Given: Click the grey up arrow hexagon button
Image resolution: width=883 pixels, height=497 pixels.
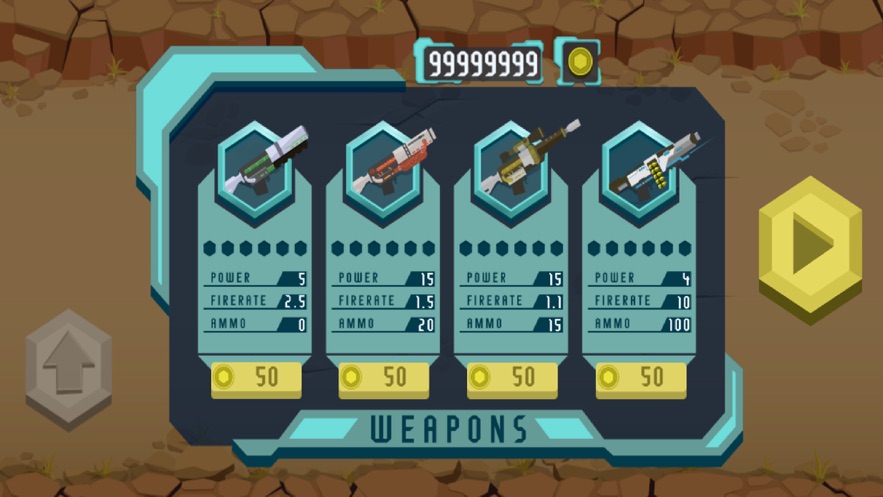Looking at the screenshot, I should pos(68,367).
